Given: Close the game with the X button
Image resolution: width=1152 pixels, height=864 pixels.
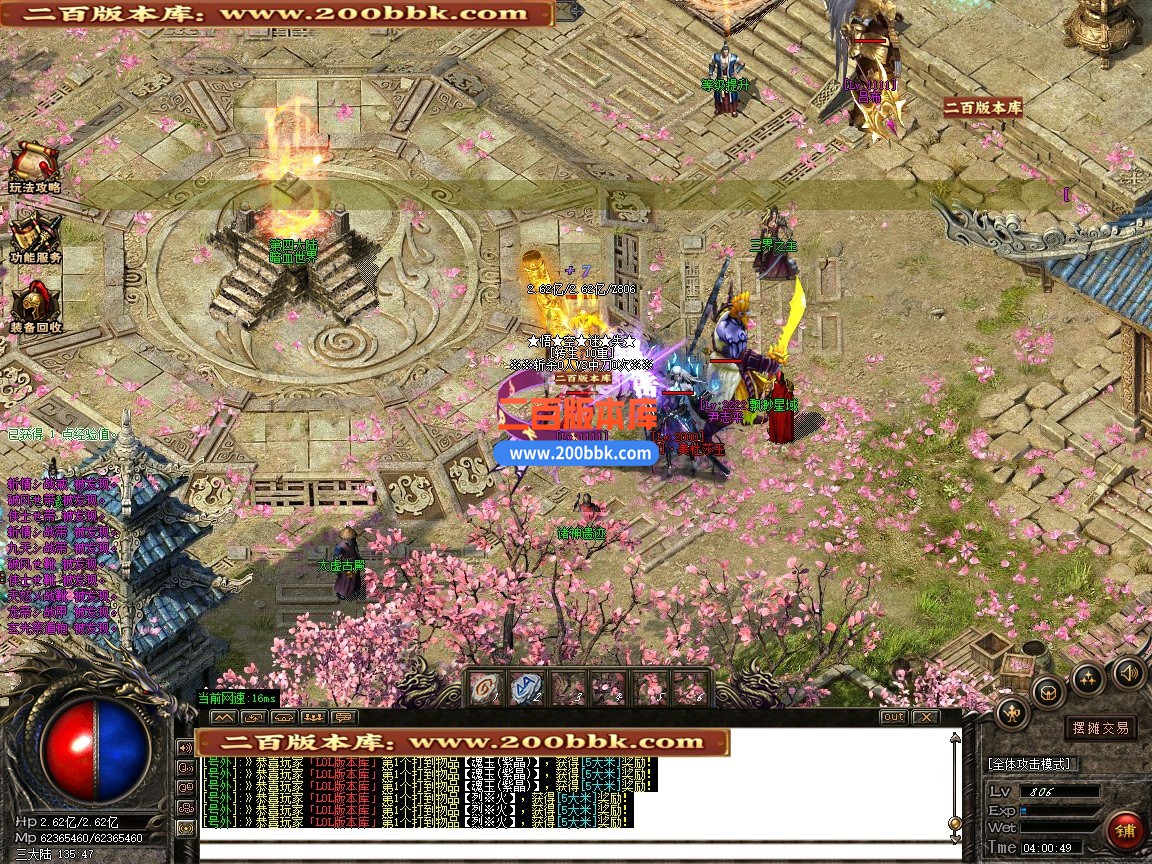Looking at the screenshot, I should (926, 717).
